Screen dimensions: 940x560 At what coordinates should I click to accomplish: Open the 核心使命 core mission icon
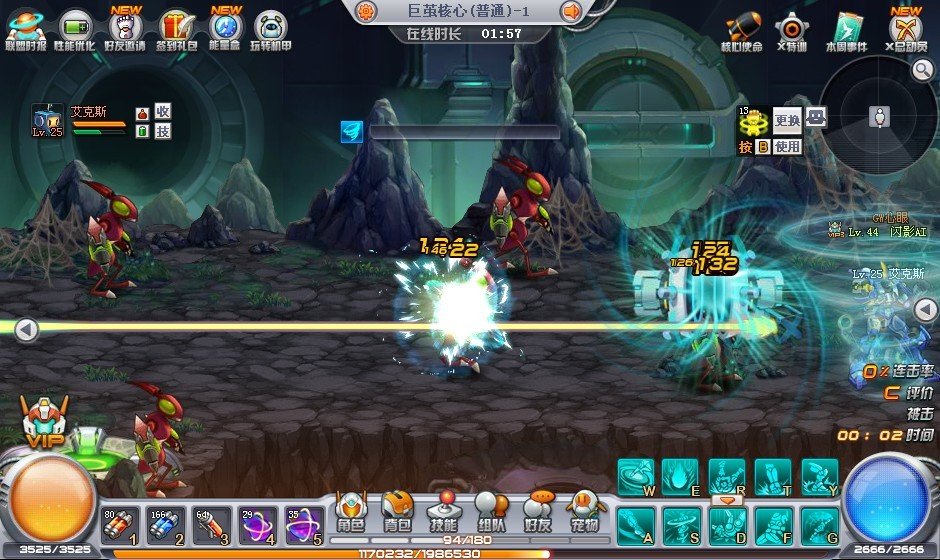coord(741,28)
